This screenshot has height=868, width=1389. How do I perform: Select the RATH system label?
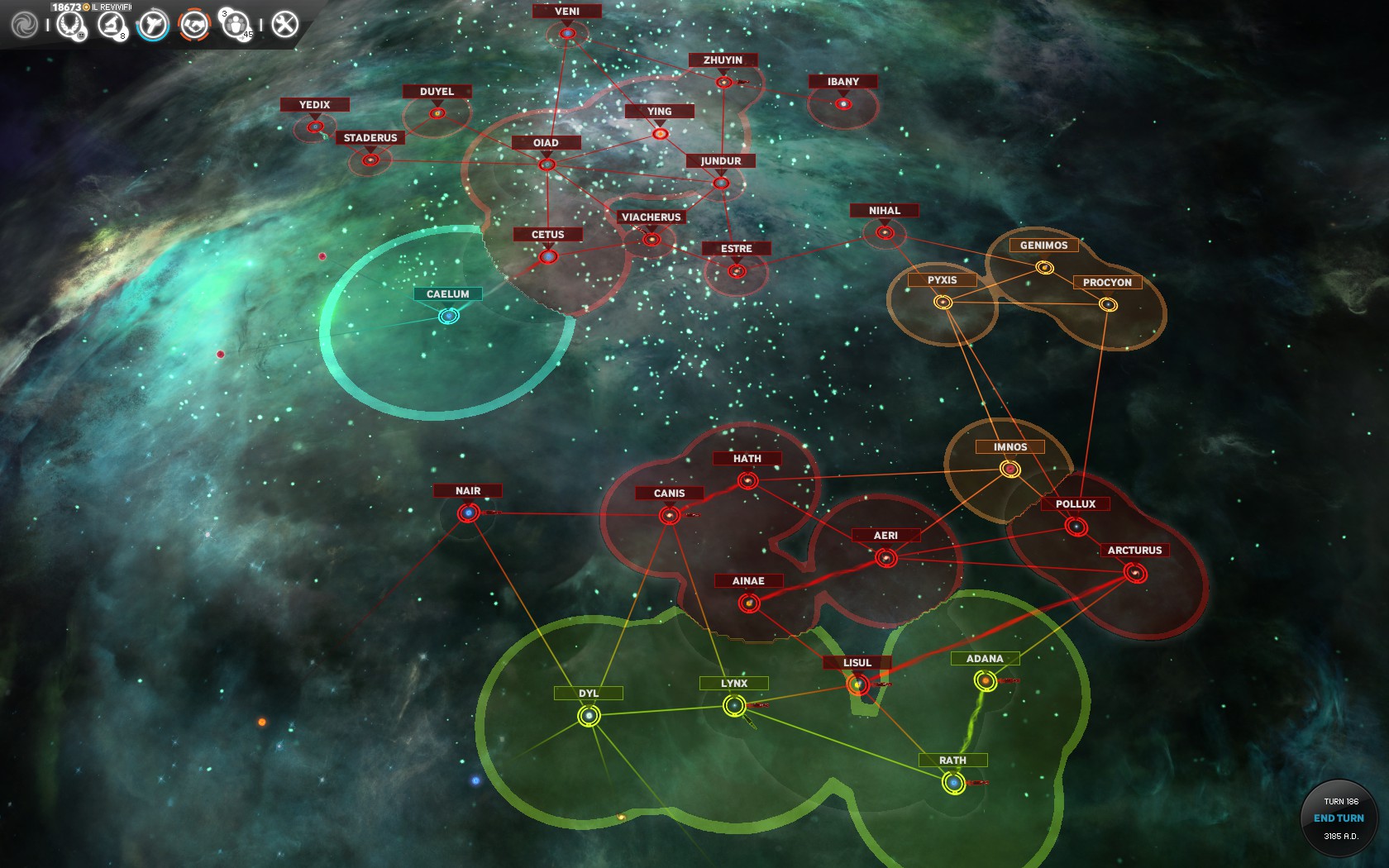(x=952, y=761)
